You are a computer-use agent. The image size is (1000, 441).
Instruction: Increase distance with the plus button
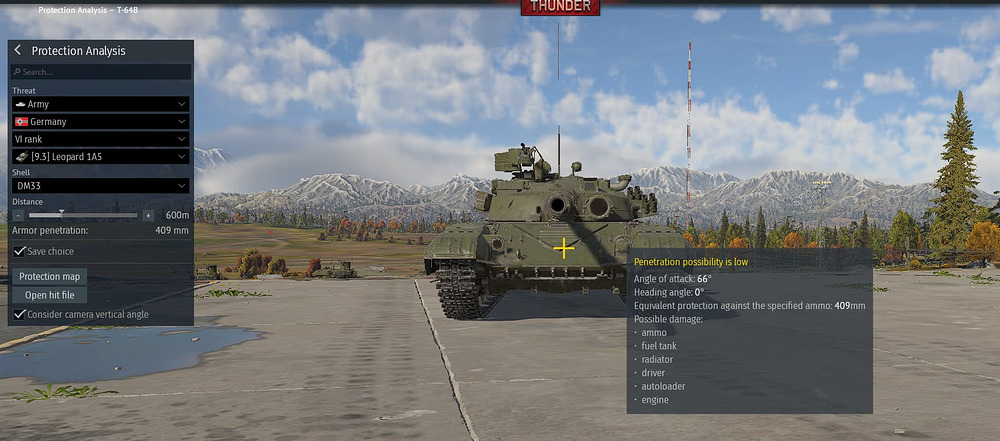coord(148,215)
